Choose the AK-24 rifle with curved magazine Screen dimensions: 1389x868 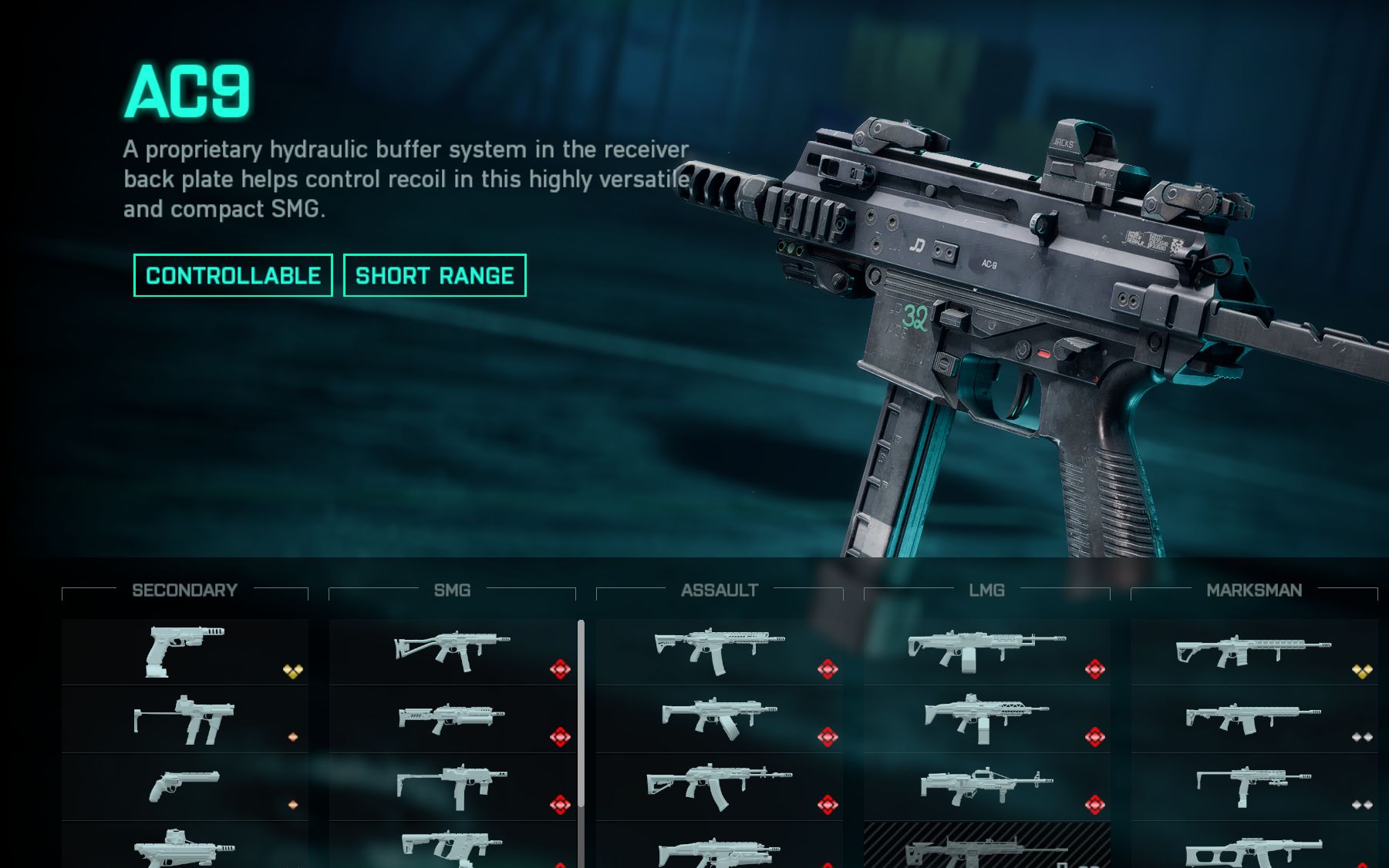[x=719, y=786]
